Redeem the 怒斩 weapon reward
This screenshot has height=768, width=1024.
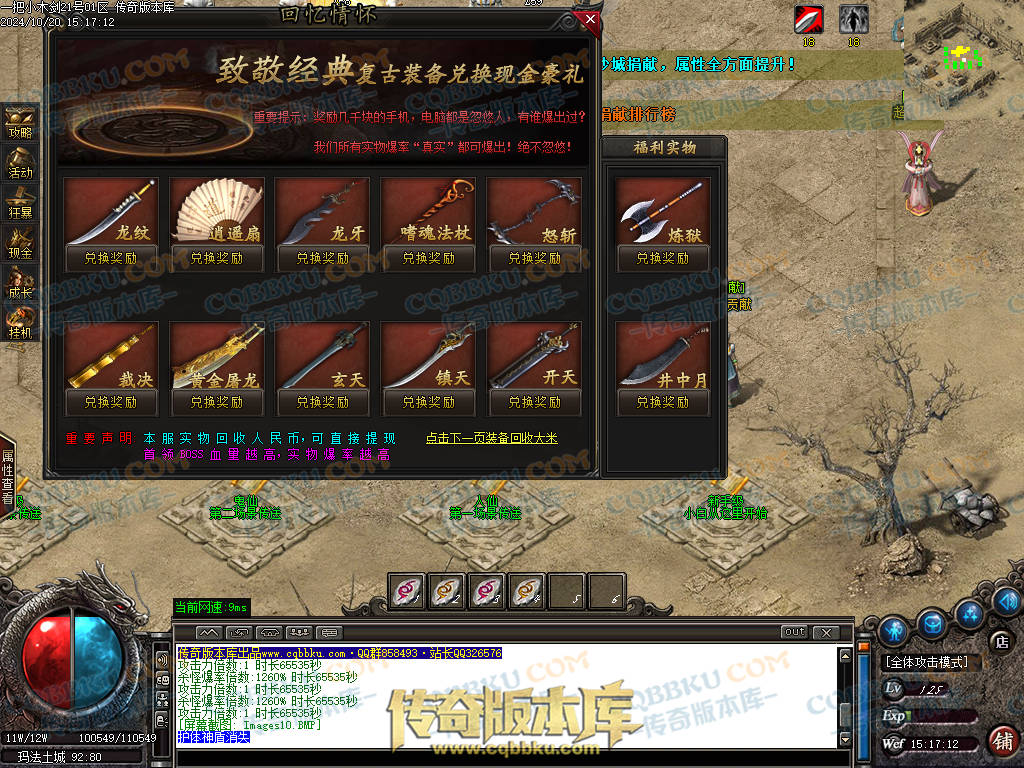coord(535,258)
